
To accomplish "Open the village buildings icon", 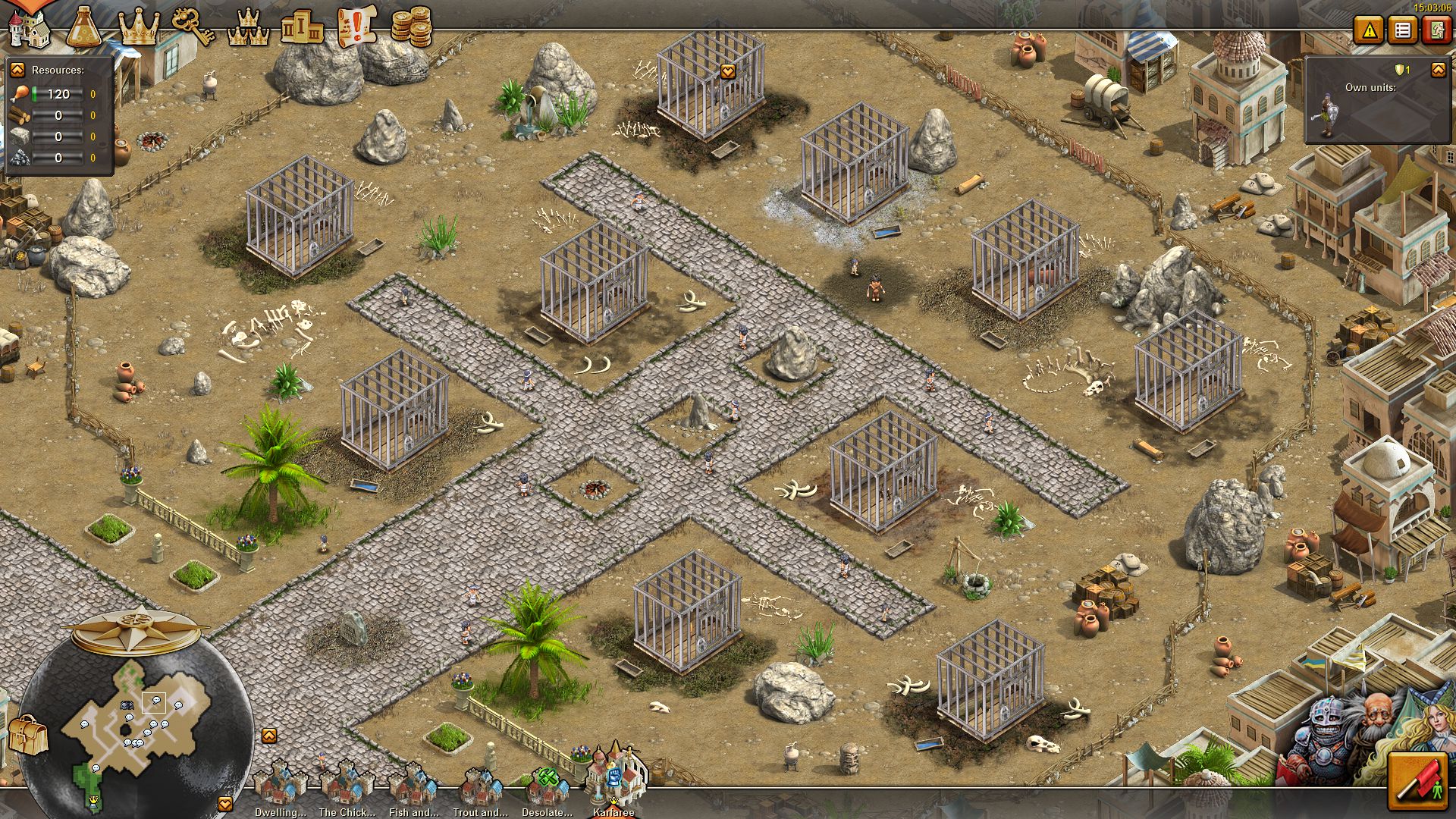I will [x=29, y=27].
